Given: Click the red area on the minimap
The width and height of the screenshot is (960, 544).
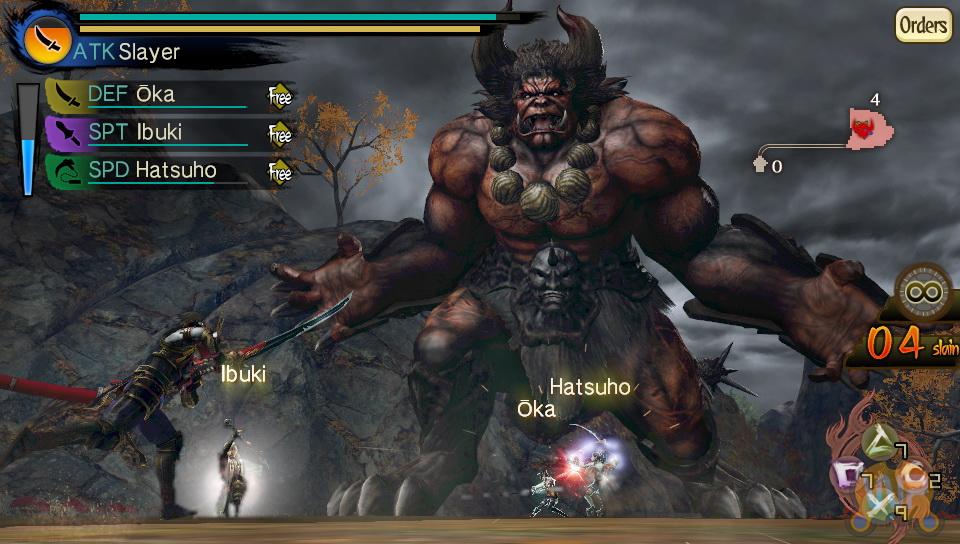Looking at the screenshot, I should pyautogui.click(x=866, y=129).
